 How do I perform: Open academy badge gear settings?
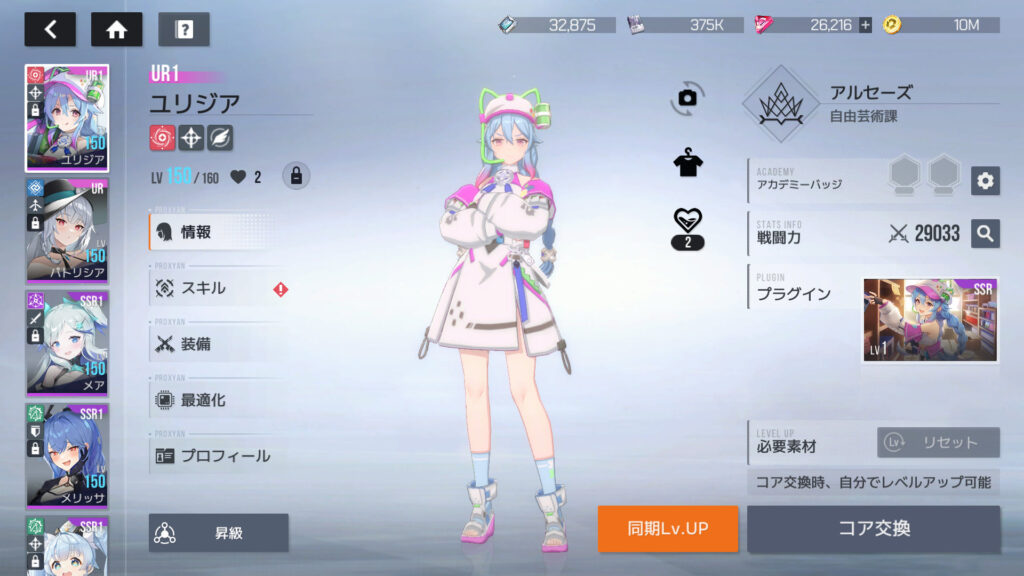pos(985,180)
